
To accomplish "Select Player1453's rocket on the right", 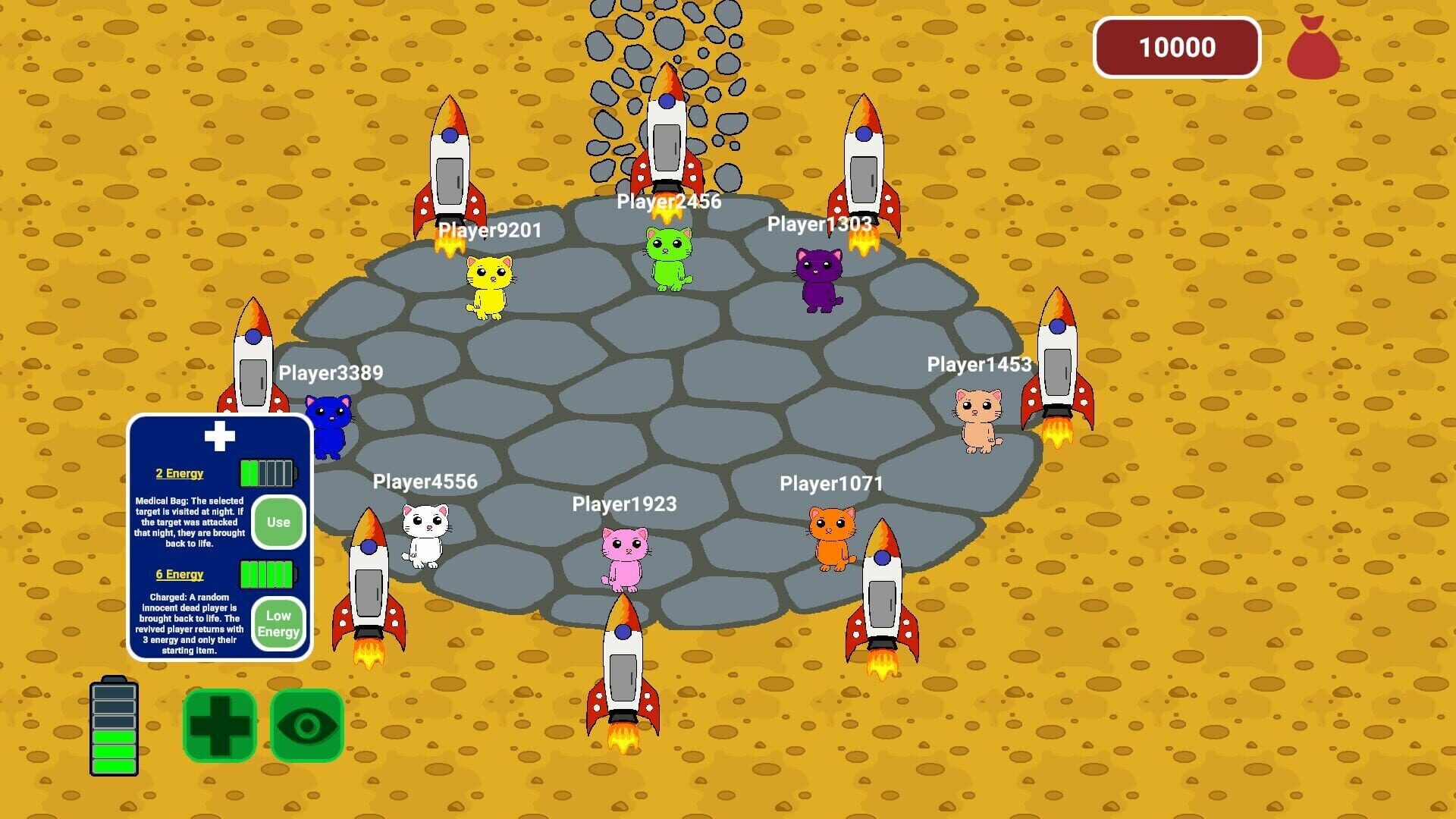I will [1057, 364].
